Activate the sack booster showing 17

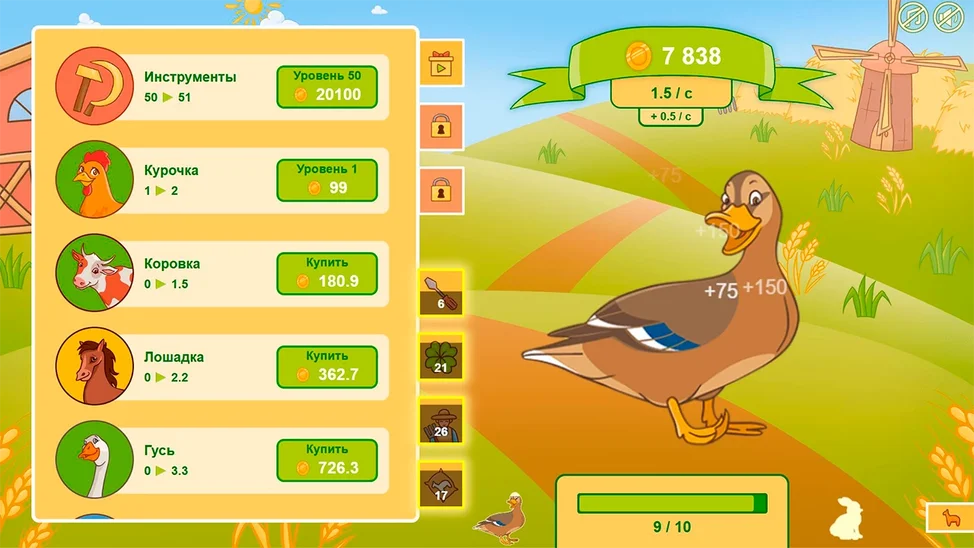440,485
